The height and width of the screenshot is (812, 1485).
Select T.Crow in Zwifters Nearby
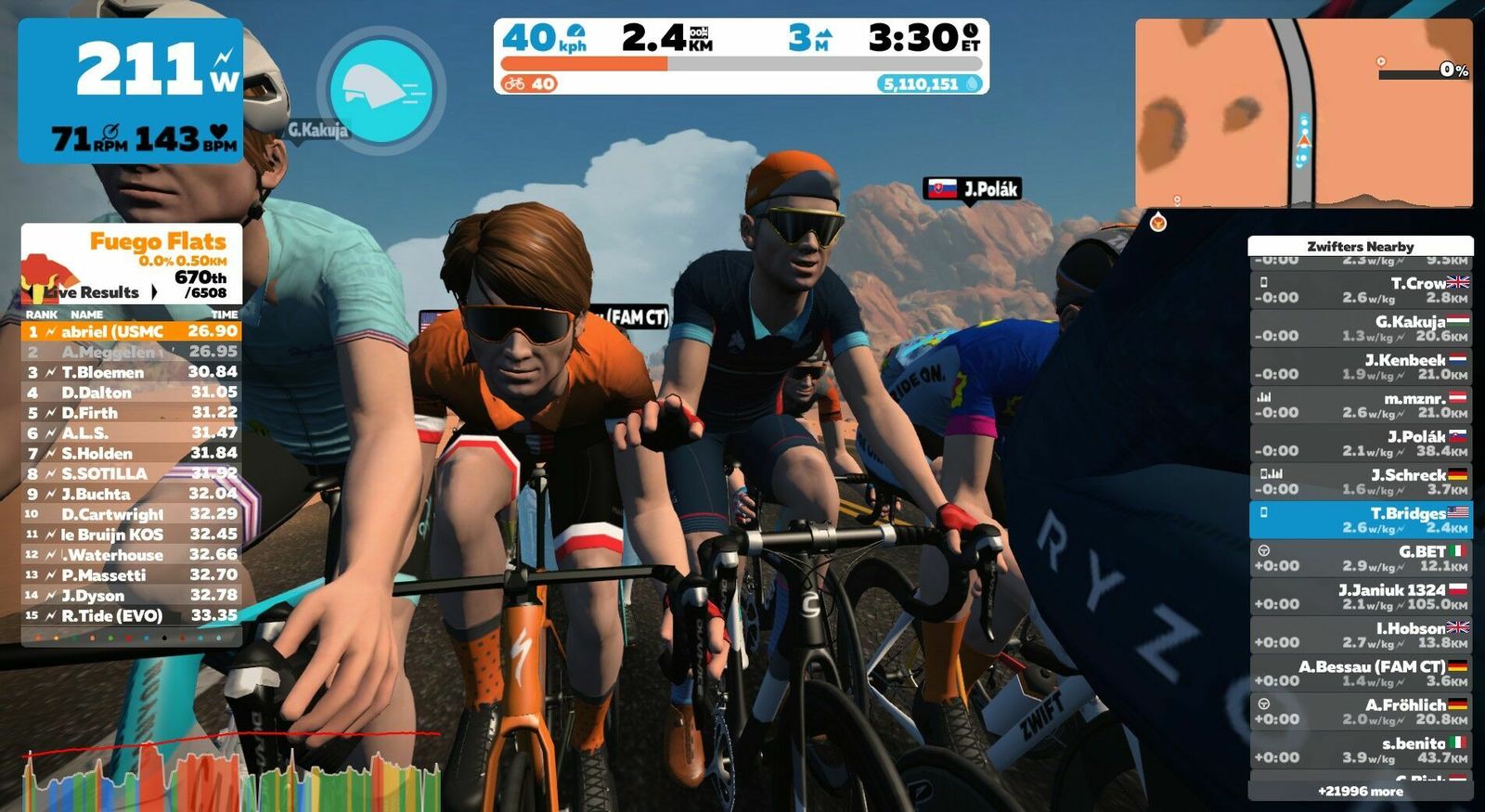click(1360, 290)
